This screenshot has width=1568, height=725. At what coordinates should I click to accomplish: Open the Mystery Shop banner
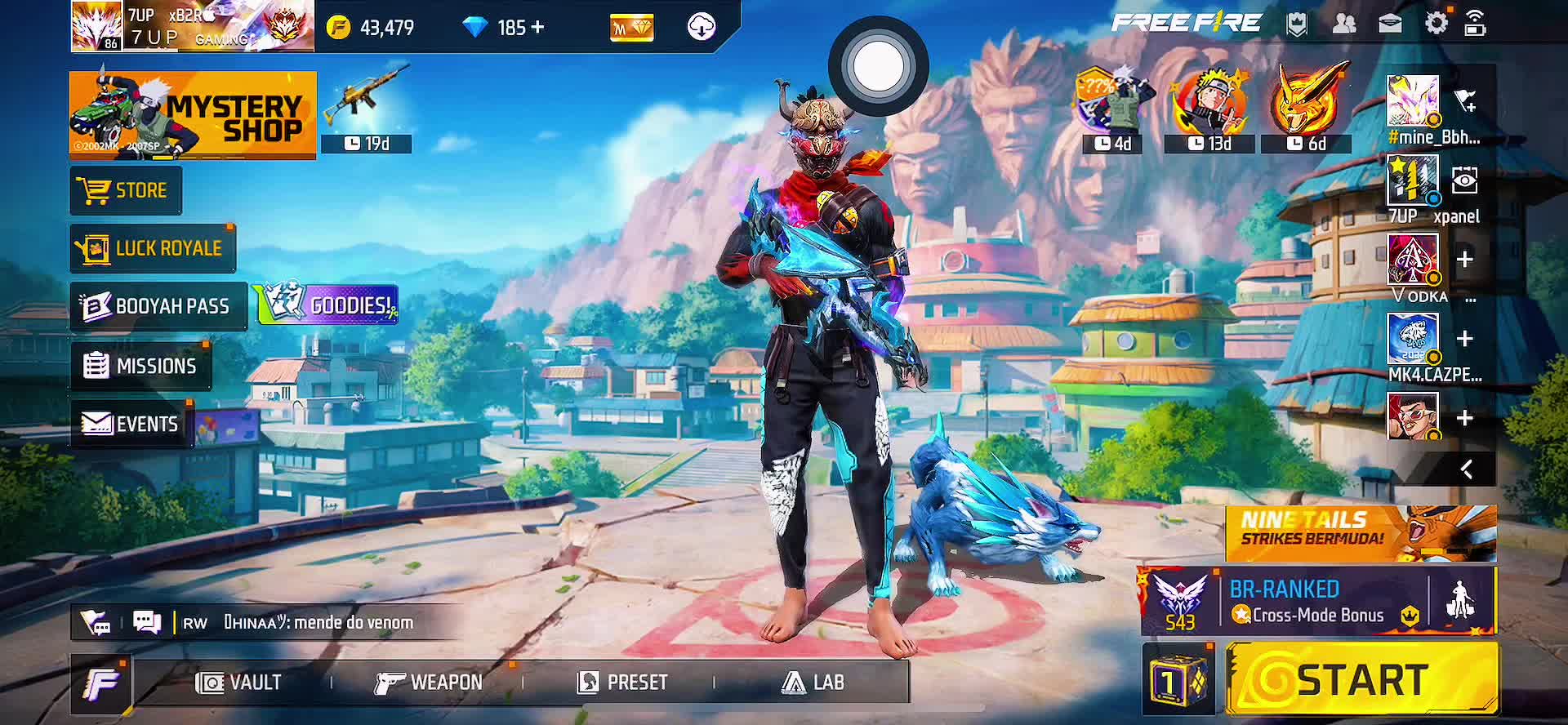193,114
